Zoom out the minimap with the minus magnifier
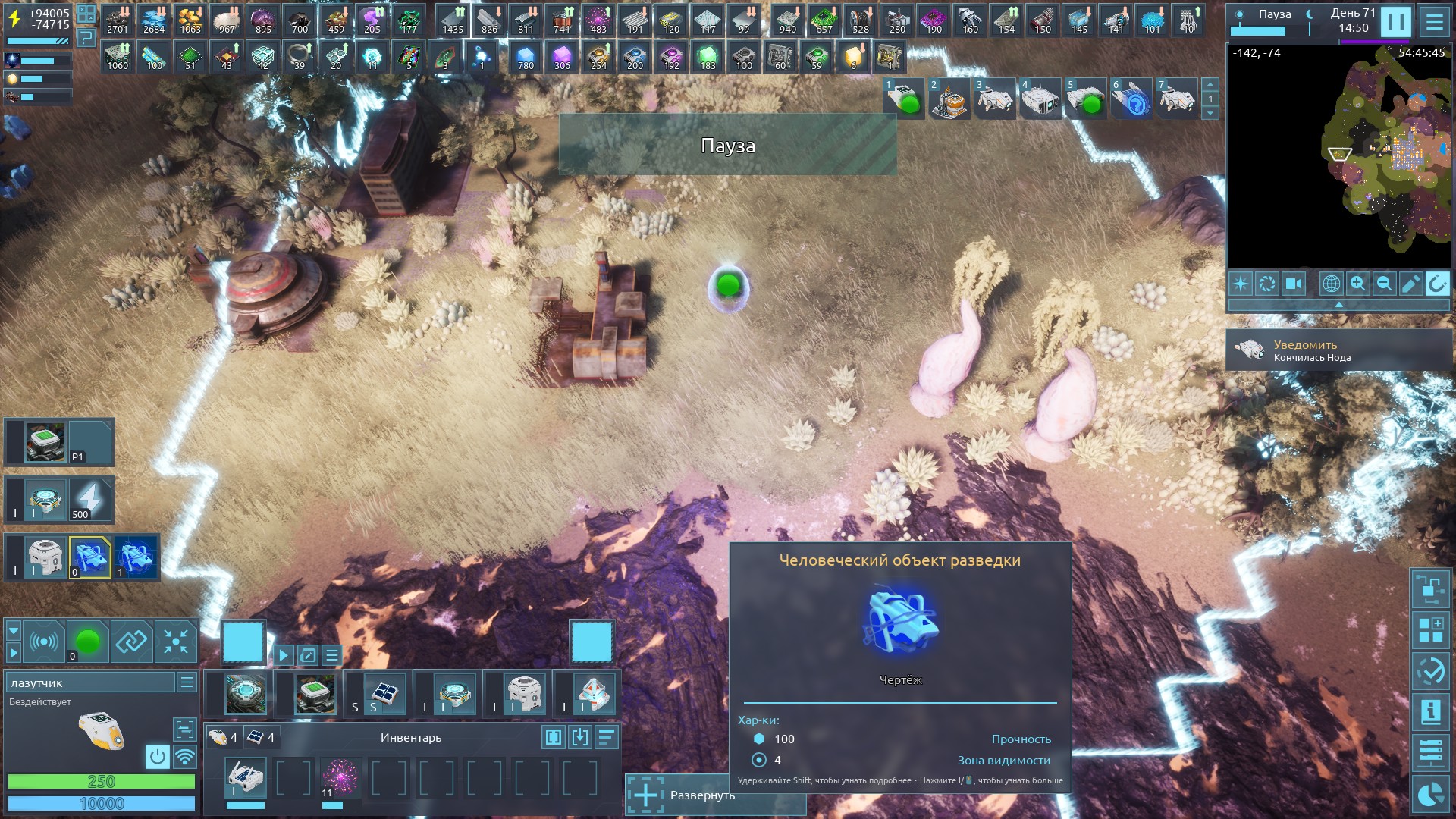Viewport: 1456px width, 819px height. [x=1384, y=284]
